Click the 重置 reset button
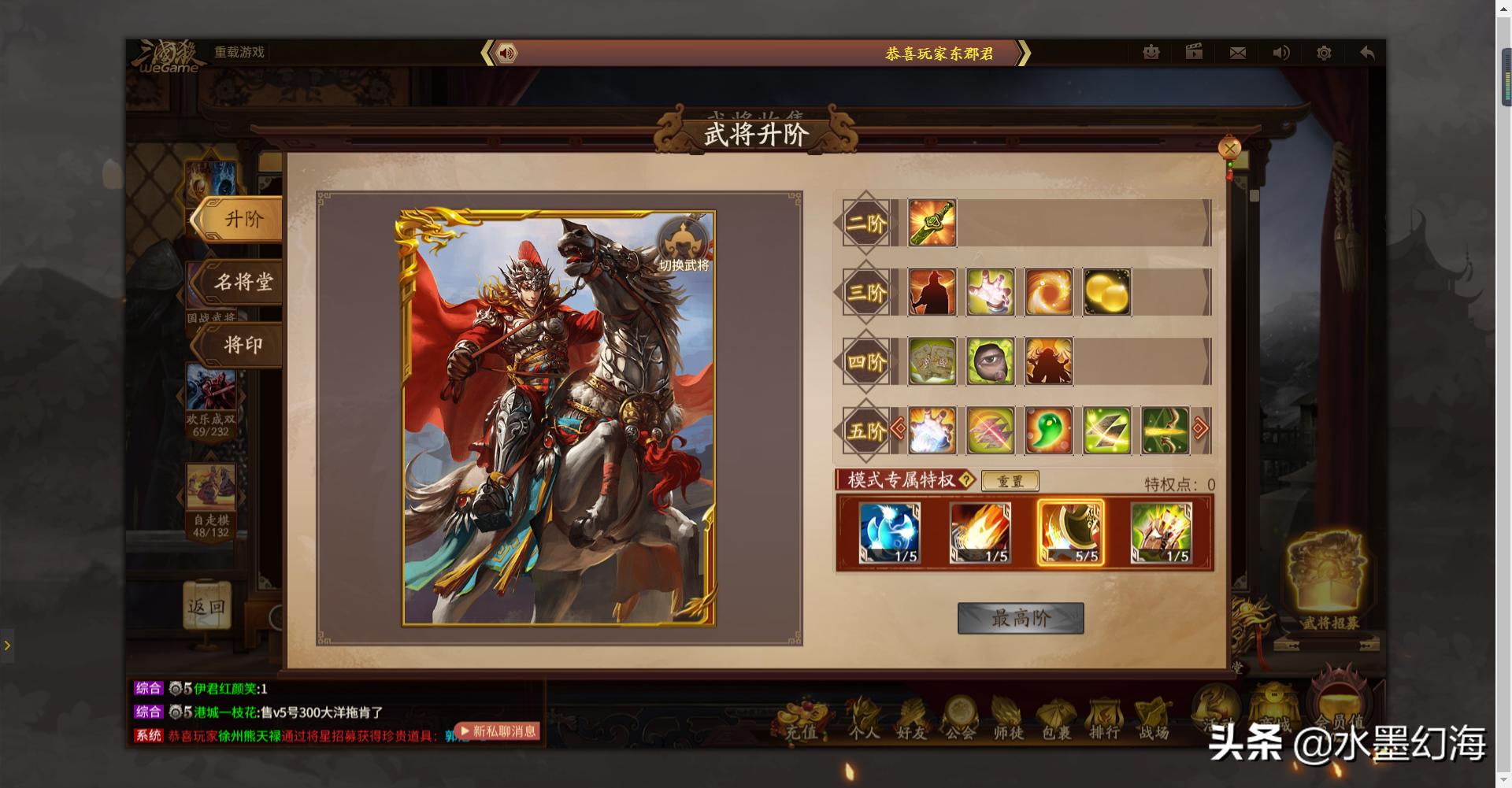1512x788 pixels. (x=1011, y=481)
